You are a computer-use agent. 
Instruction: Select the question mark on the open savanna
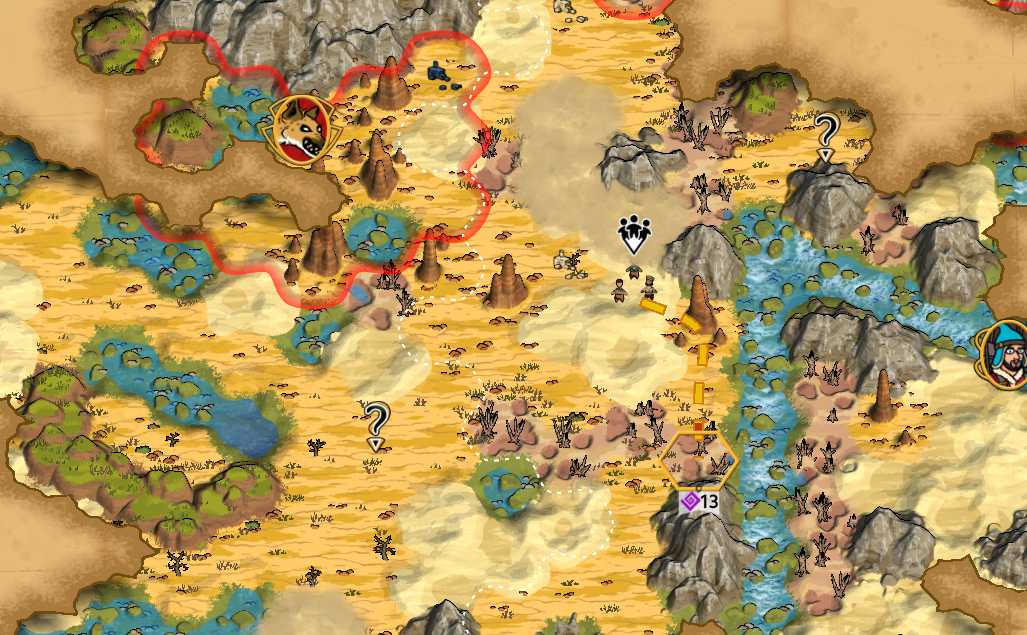pyautogui.click(x=376, y=422)
